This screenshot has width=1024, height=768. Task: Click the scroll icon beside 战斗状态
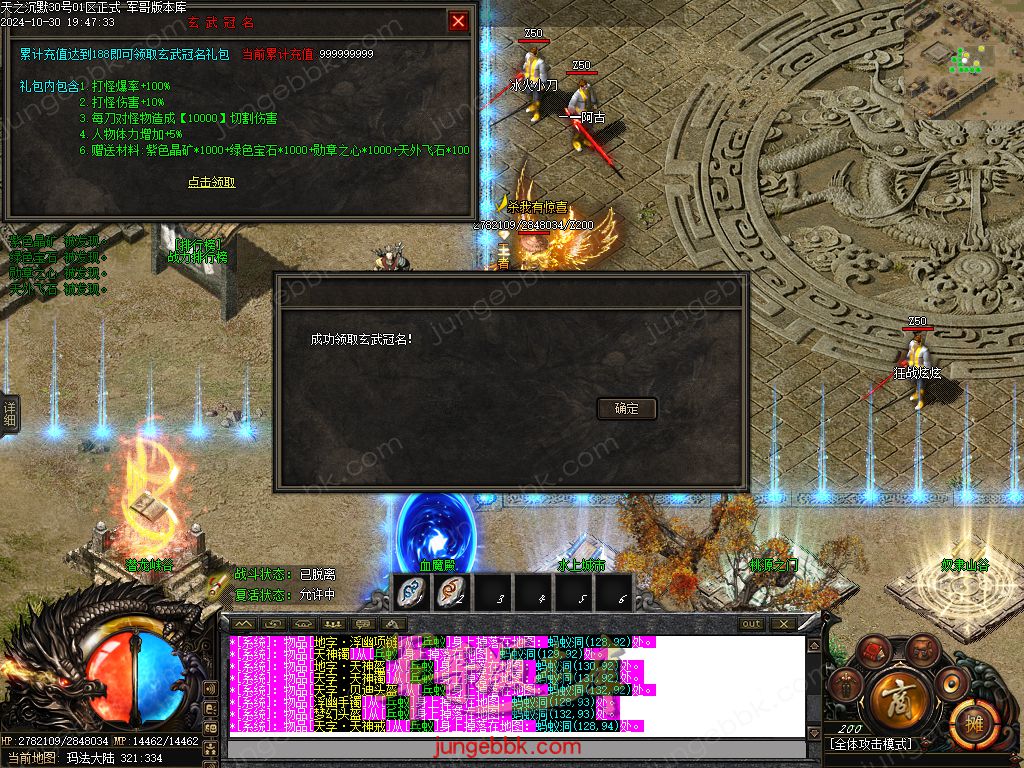click(x=217, y=584)
